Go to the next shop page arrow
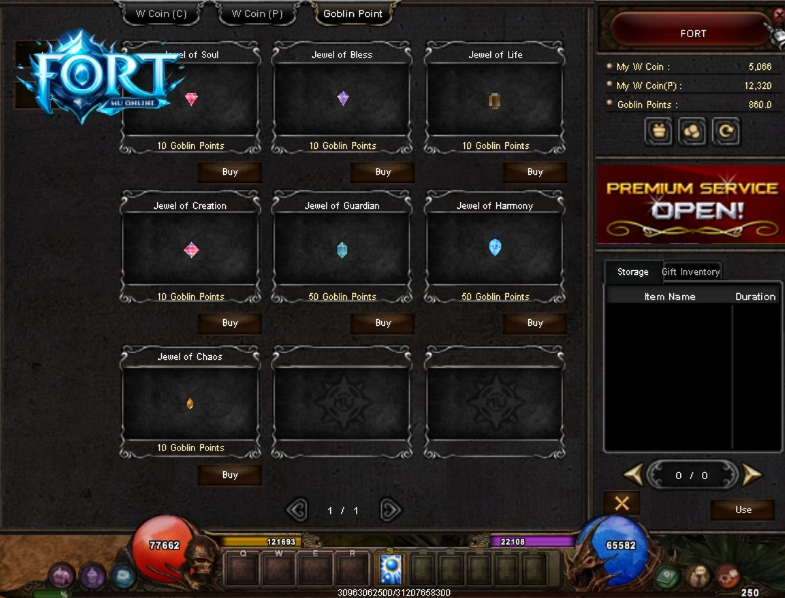This screenshot has width=785, height=598. [390, 510]
